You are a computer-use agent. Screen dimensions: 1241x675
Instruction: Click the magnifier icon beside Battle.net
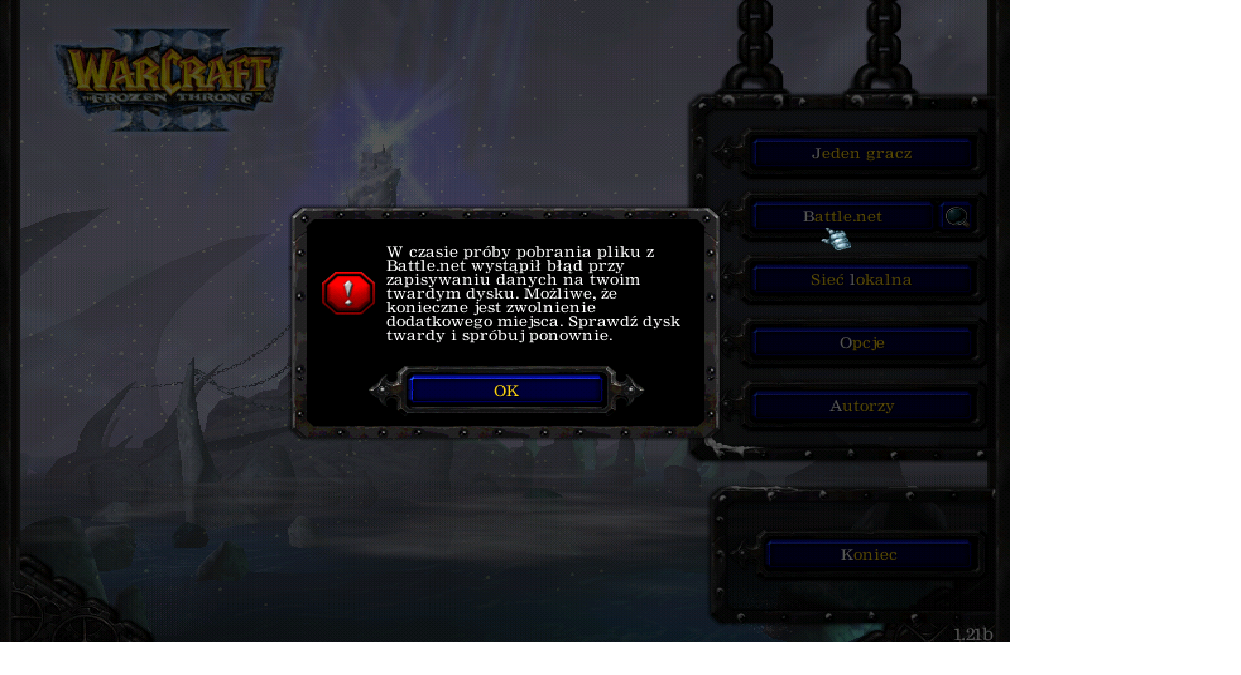click(x=957, y=216)
